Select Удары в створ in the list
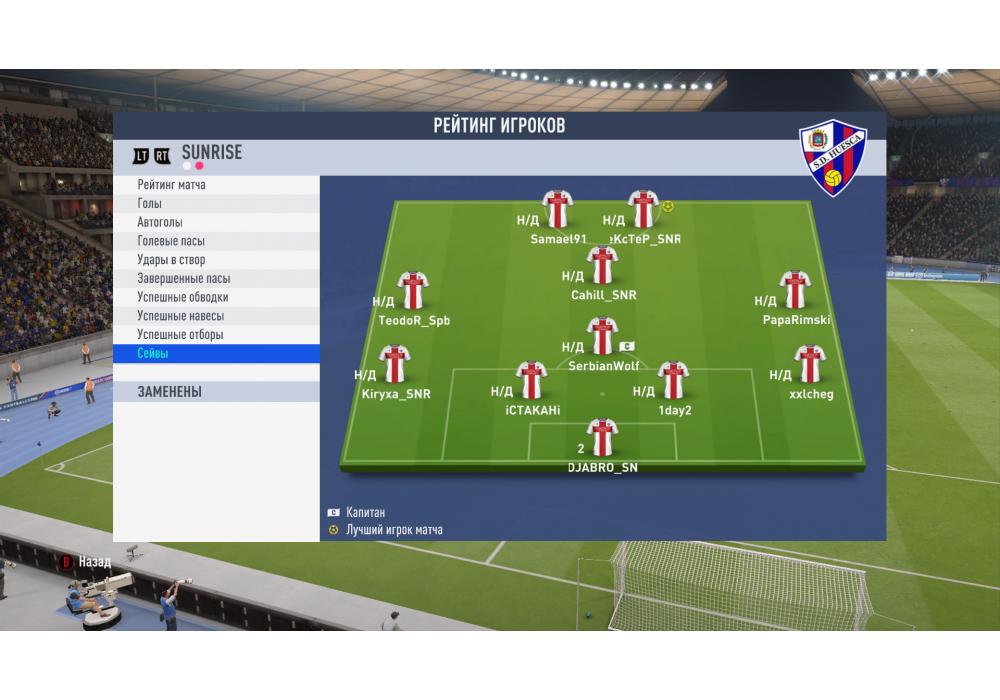 coord(215,260)
